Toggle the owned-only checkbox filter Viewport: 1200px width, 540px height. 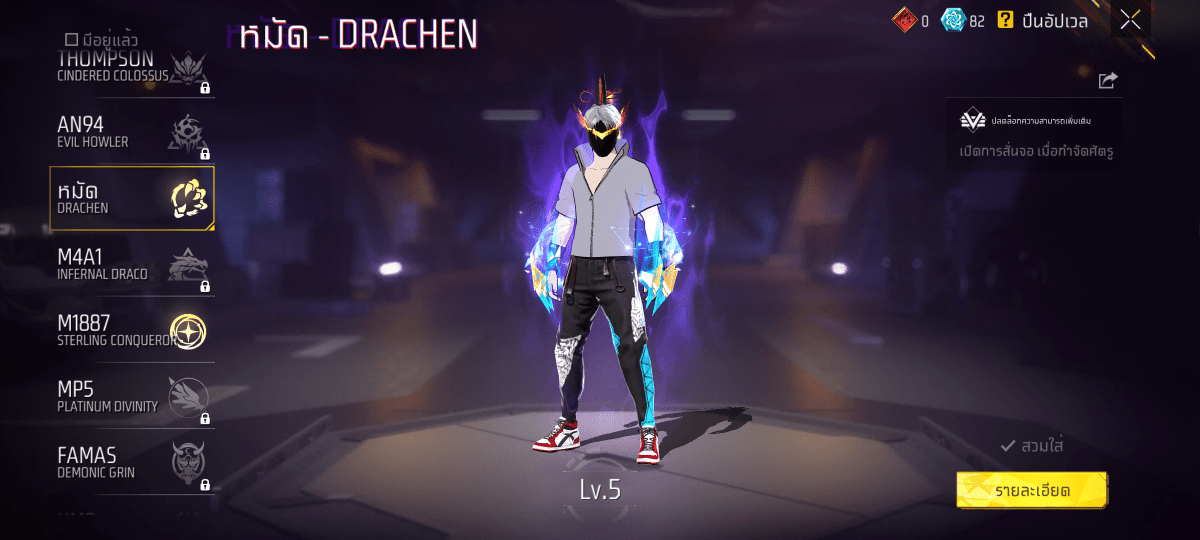(x=71, y=39)
